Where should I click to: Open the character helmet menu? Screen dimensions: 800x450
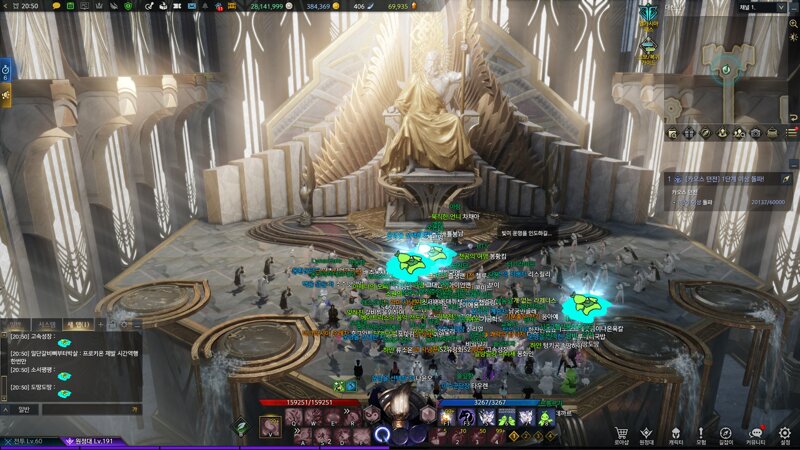point(675,433)
